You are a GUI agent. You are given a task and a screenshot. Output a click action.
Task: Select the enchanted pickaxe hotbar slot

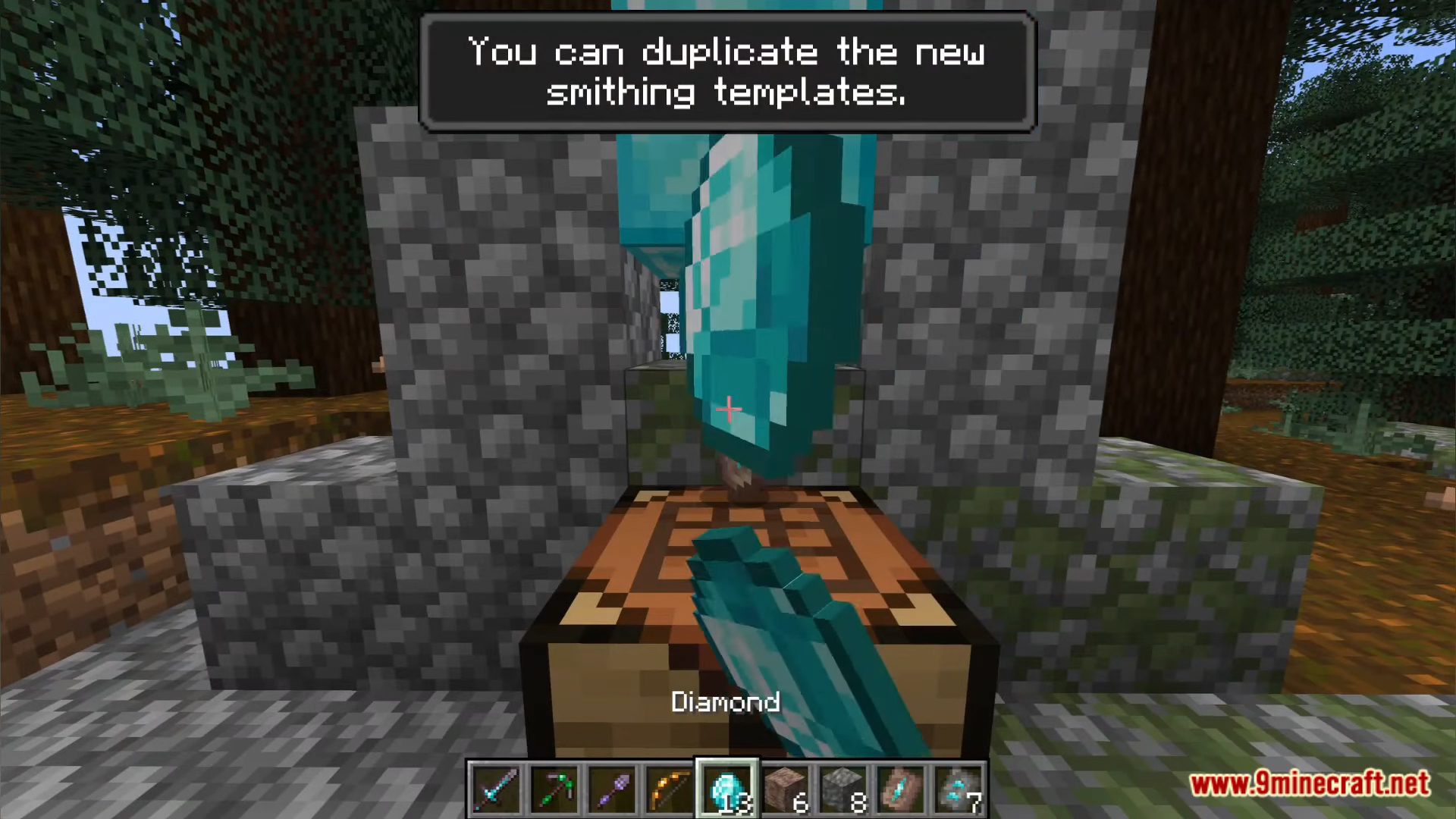[x=554, y=789]
